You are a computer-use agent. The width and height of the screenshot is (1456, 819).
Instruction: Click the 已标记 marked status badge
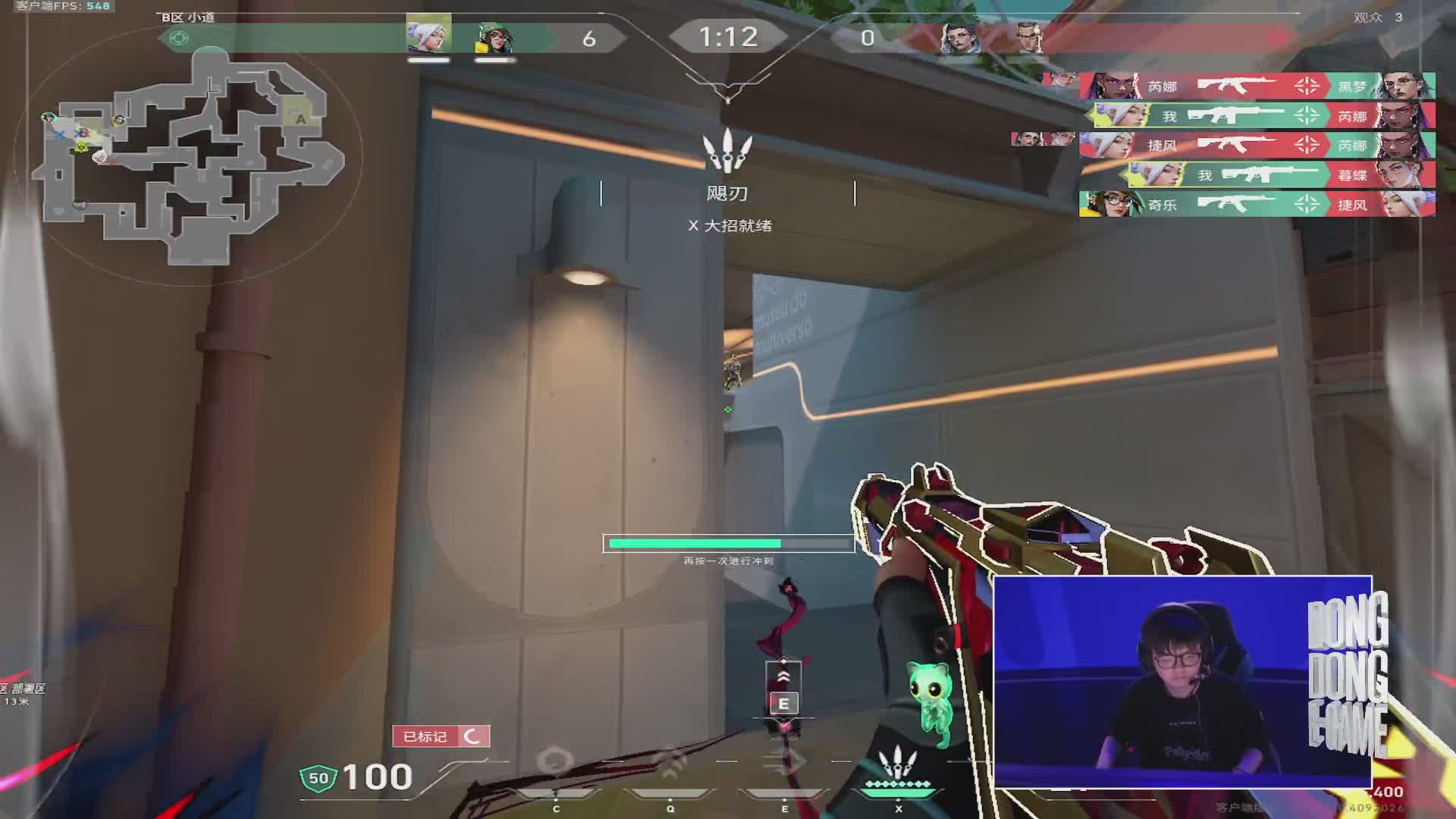pos(441,736)
